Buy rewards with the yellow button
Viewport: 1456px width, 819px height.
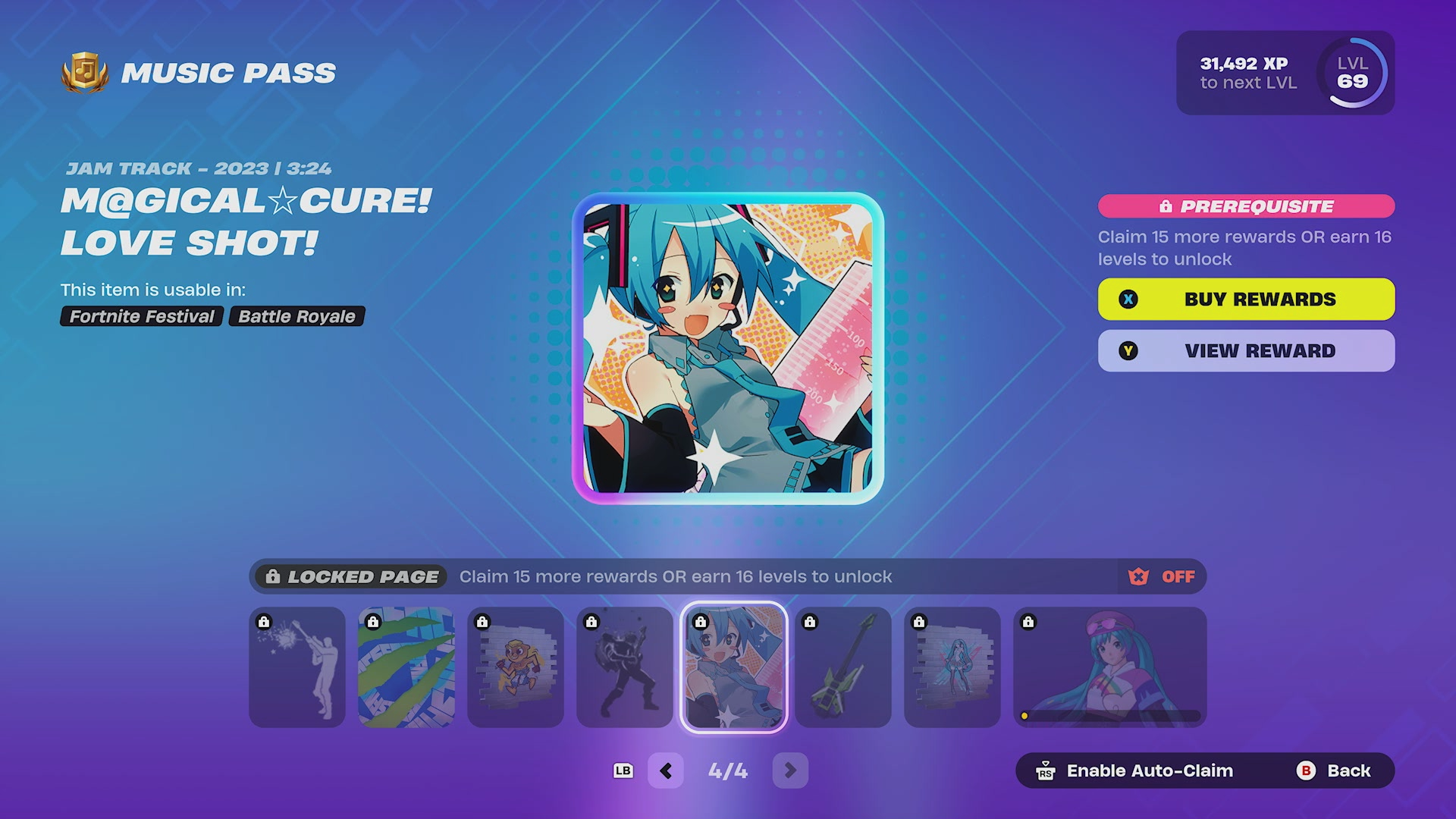point(1246,299)
